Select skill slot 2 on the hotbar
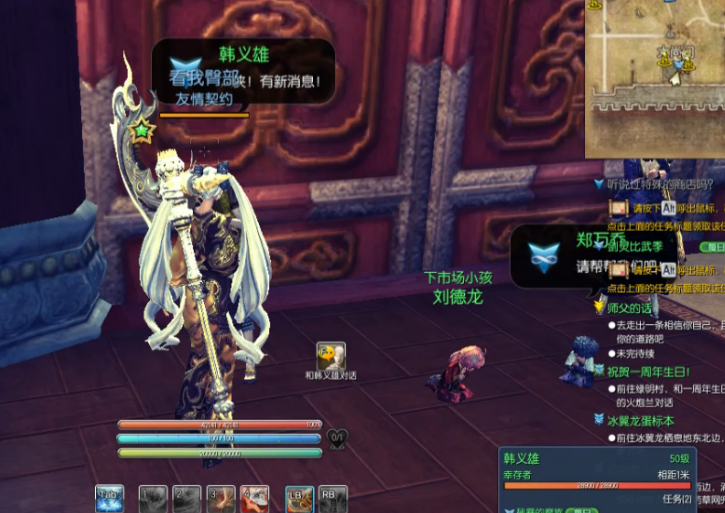This screenshot has height=513, width=725. pos(186,498)
